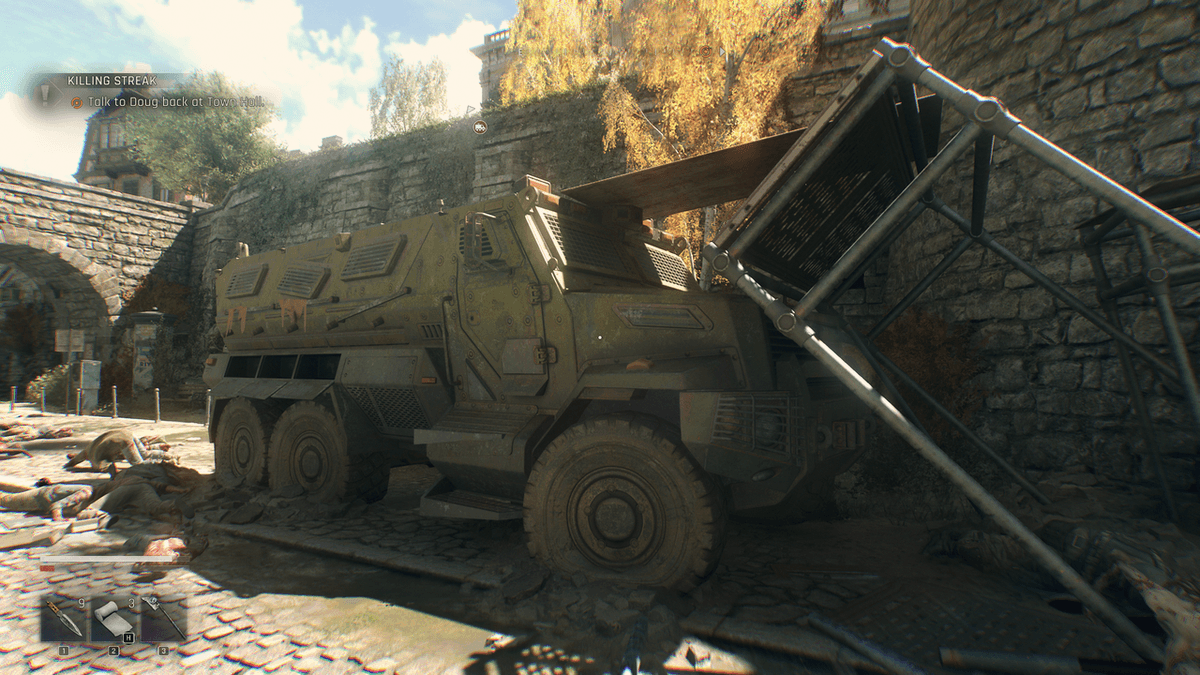Open the Killing Streak quest tracker
Viewport: 1200px width, 675px height.
(x=98, y=80)
